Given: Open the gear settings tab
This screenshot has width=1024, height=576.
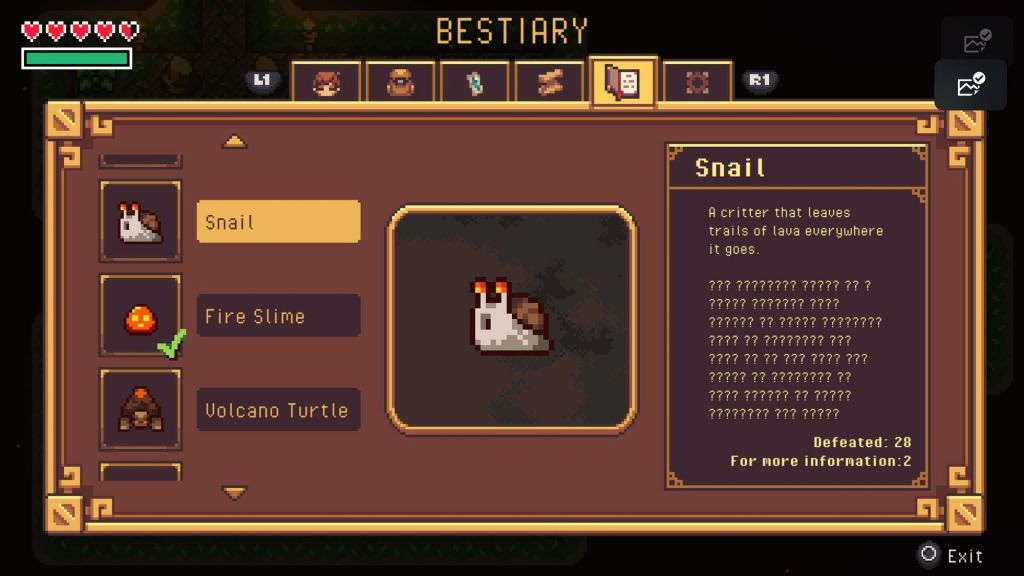Looking at the screenshot, I should (x=697, y=83).
